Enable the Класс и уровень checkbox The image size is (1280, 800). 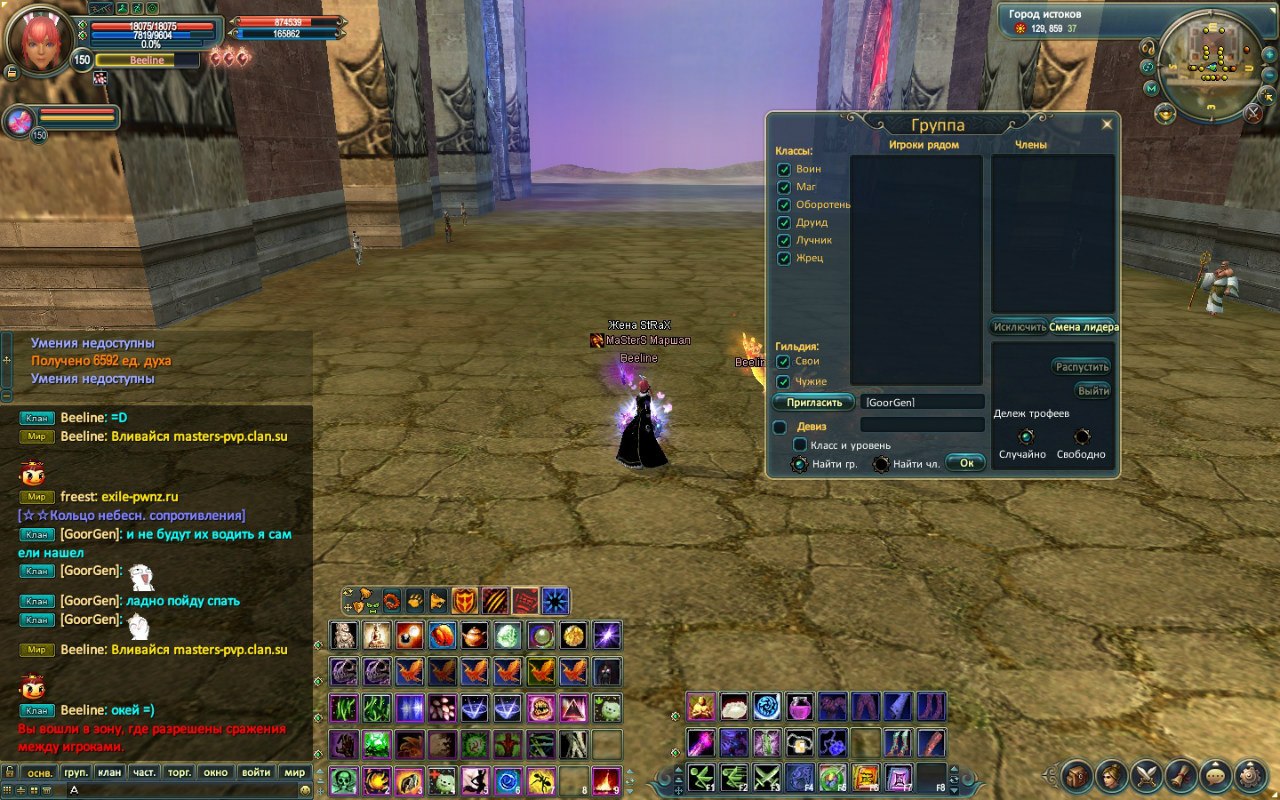click(x=800, y=445)
